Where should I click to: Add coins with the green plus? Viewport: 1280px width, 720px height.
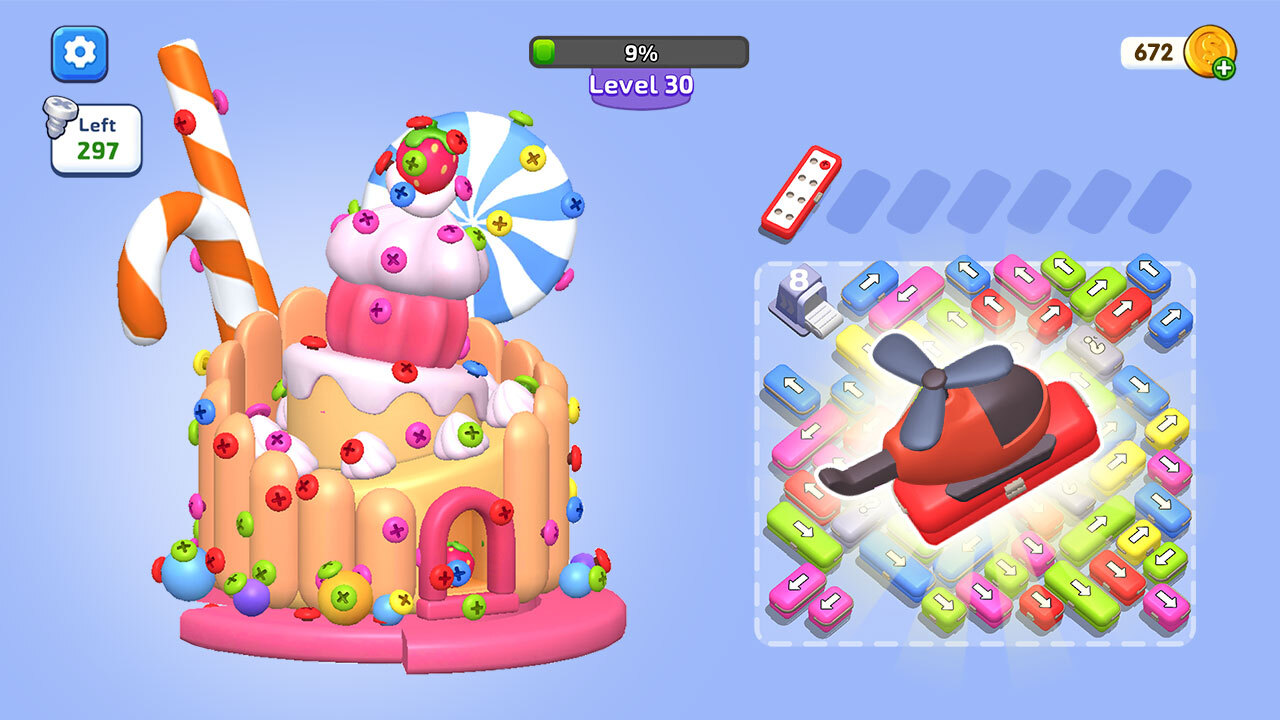tap(1223, 68)
